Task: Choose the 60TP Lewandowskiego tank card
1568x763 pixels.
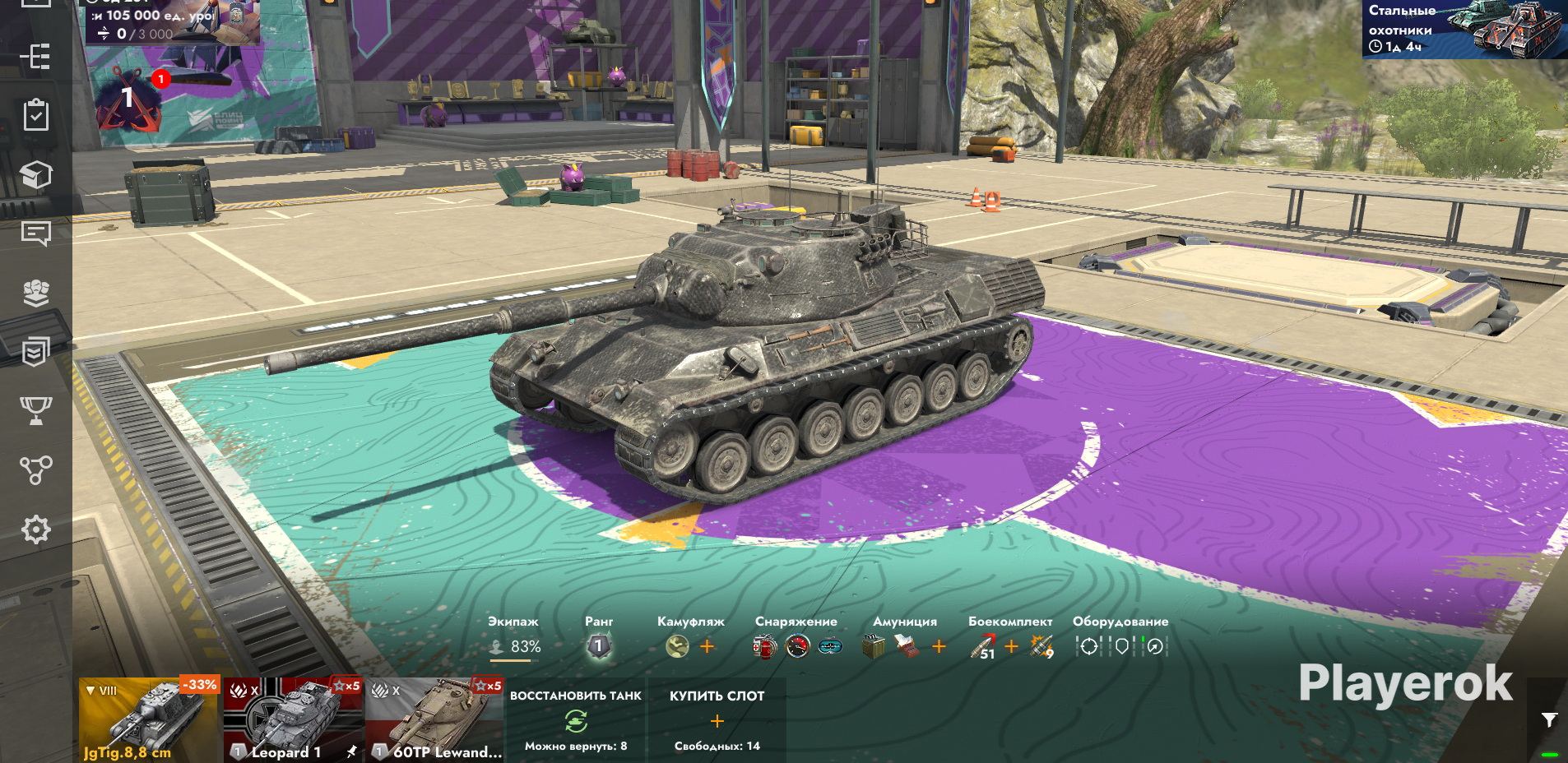Action: [434, 720]
